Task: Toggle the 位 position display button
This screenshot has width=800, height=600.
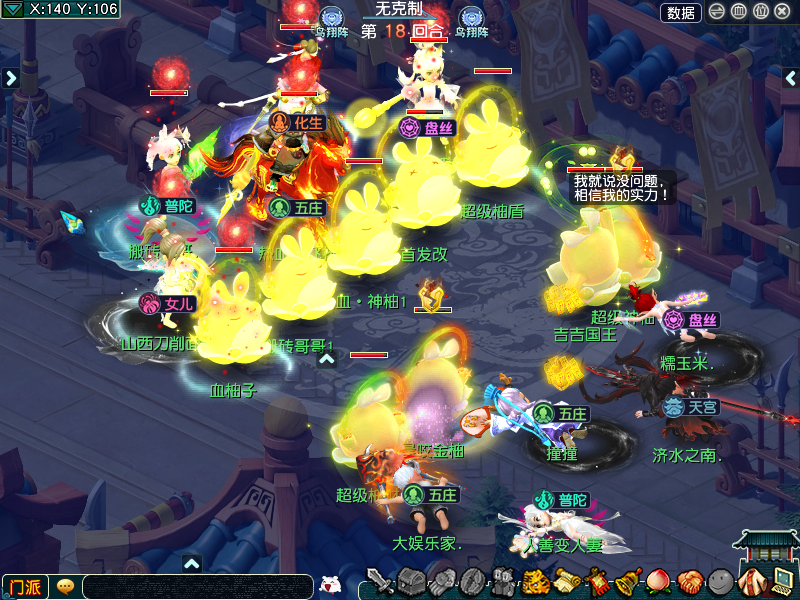Action: pyautogui.click(x=761, y=12)
